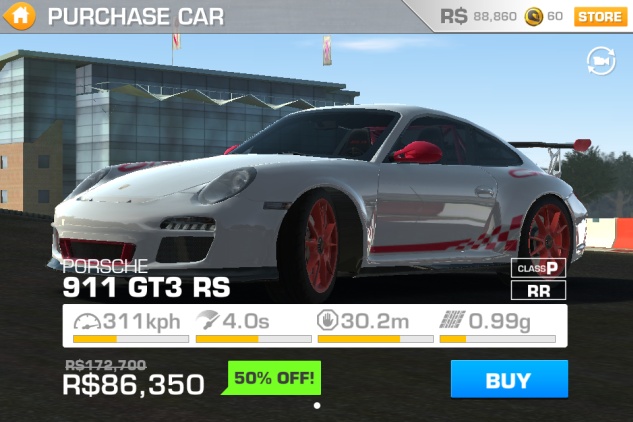Go back using the home button
Image resolution: width=633 pixels, height=422 pixels.
22,16
